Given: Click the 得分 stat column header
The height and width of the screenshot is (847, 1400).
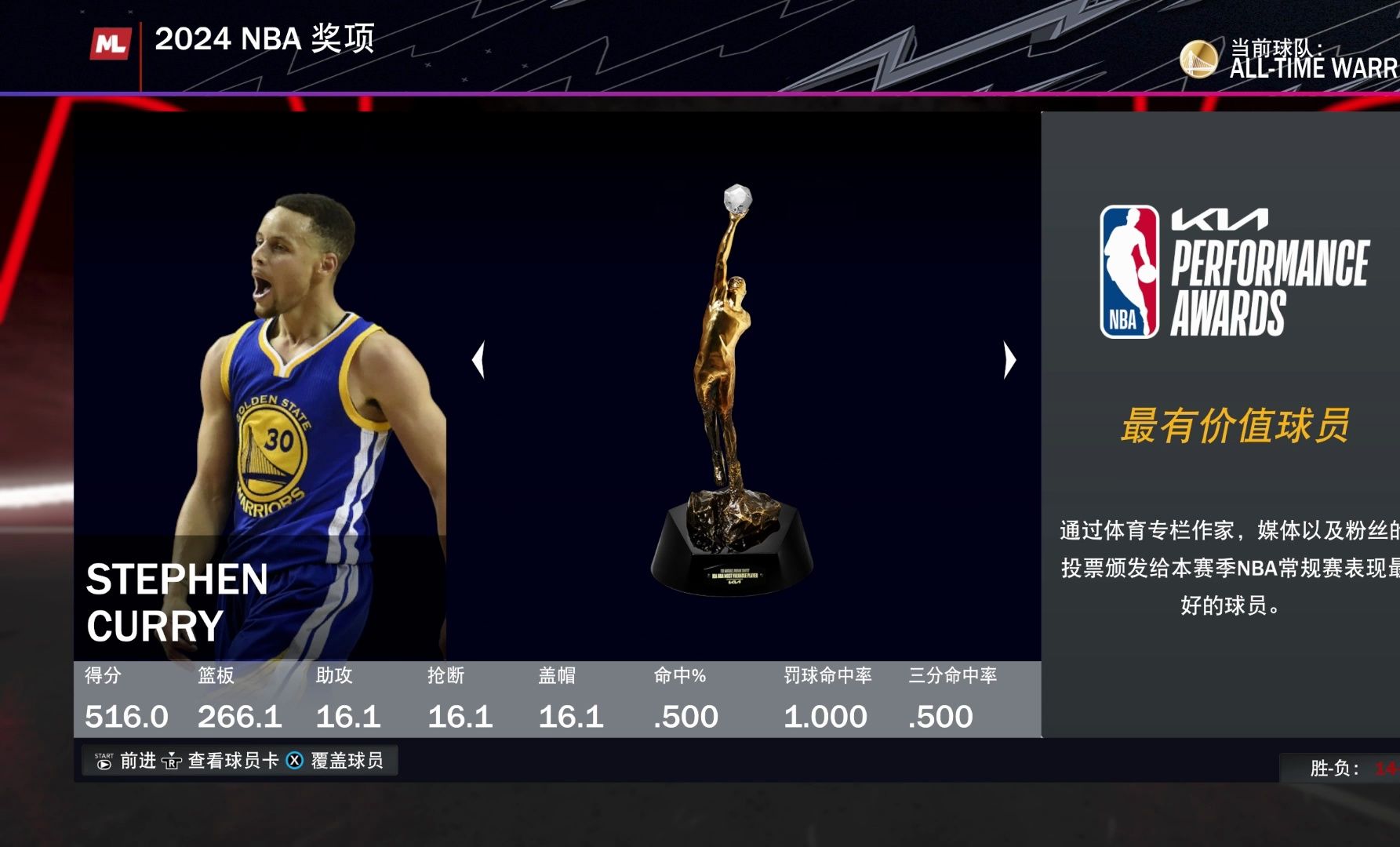Looking at the screenshot, I should click(x=100, y=675).
